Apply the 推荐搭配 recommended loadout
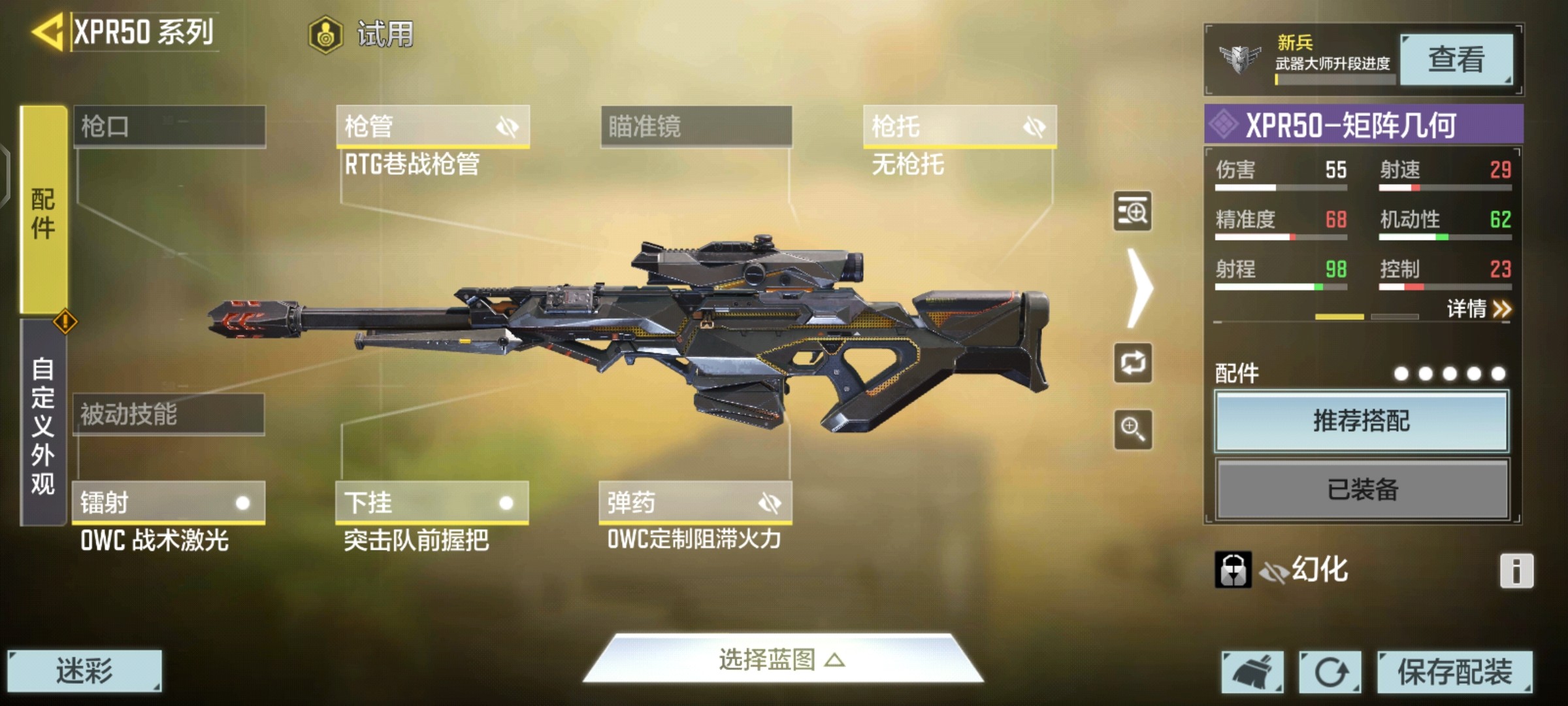Screen dimensions: 1568x706 (1362, 421)
